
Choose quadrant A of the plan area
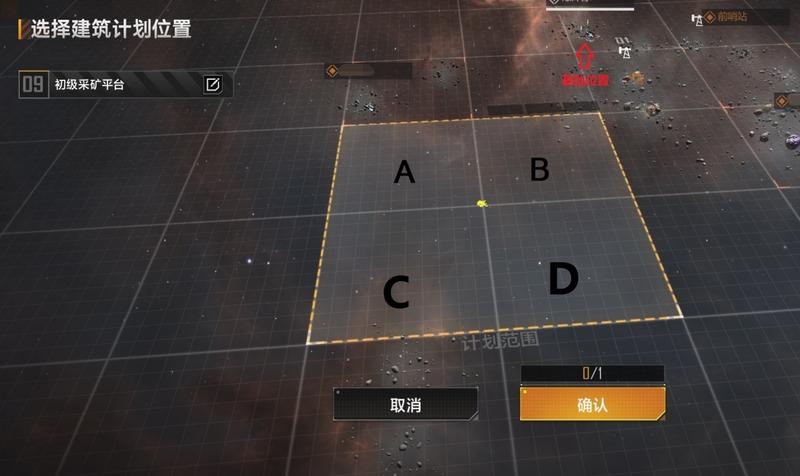tap(404, 172)
